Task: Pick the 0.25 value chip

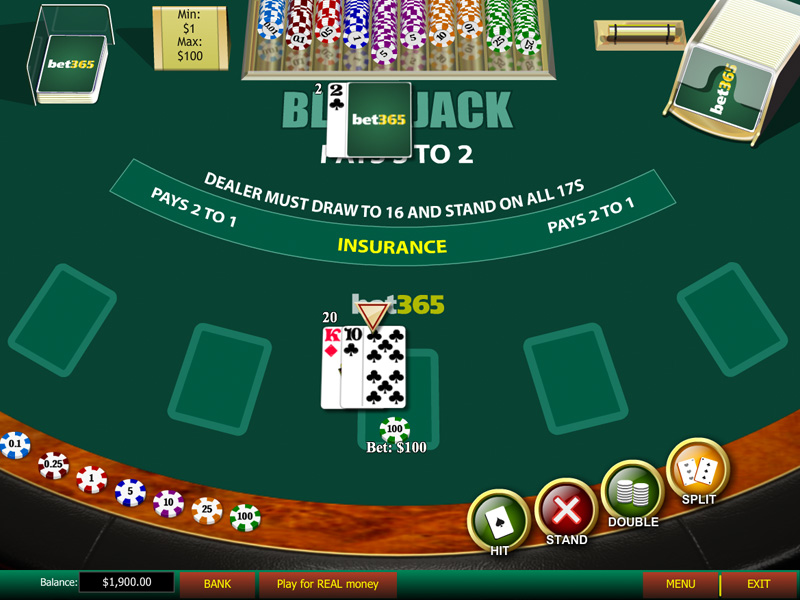Action: (x=53, y=465)
